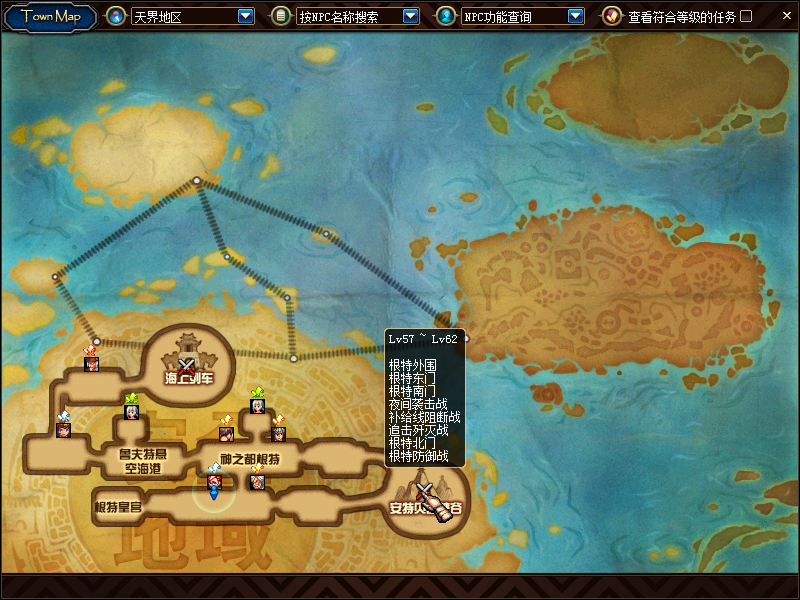Open the 天界地区 region dropdown
Image resolution: width=800 pixels, height=600 pixels.
(x=246, y=16)
